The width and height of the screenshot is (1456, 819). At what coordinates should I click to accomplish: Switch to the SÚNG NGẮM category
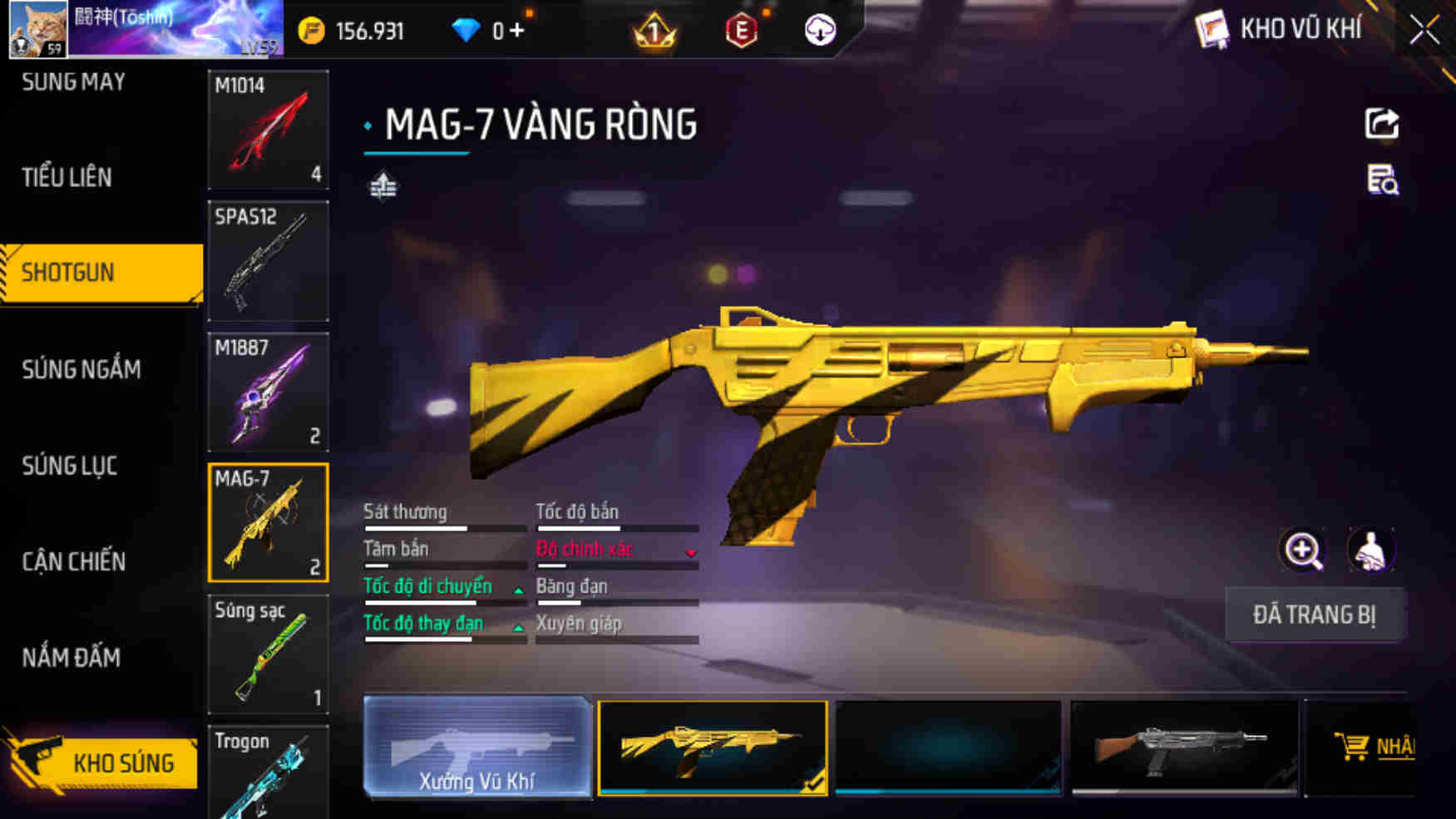(81, 369)
